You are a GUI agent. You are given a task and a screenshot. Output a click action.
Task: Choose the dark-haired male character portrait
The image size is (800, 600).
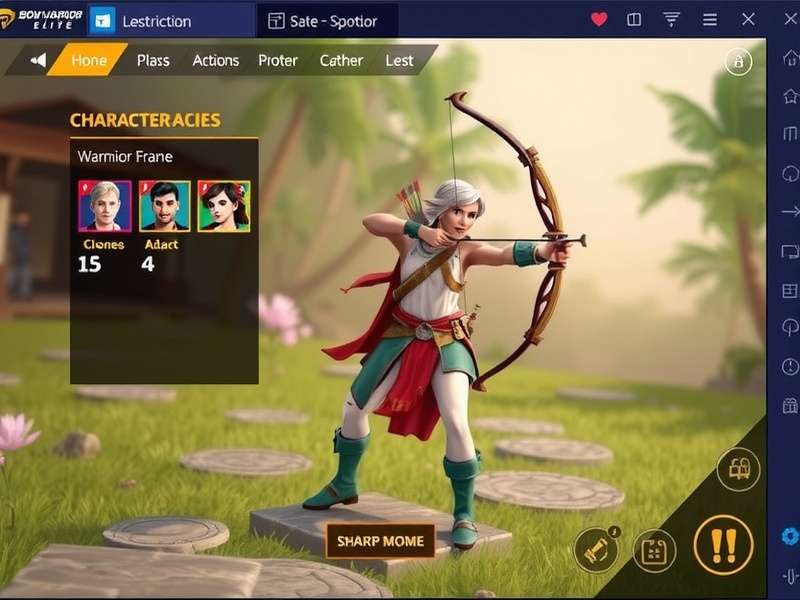[x=164, y=206]
